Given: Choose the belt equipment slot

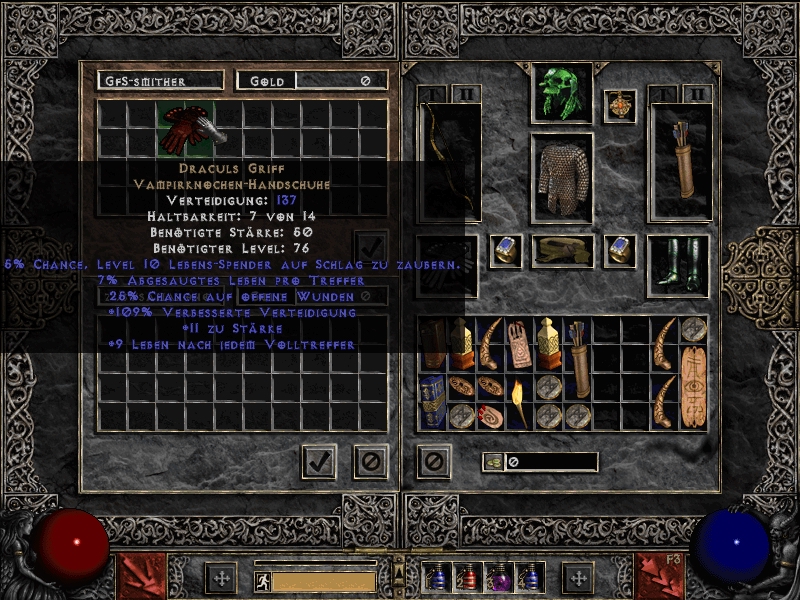Looking at the screenshot, I should click(562, 251).
